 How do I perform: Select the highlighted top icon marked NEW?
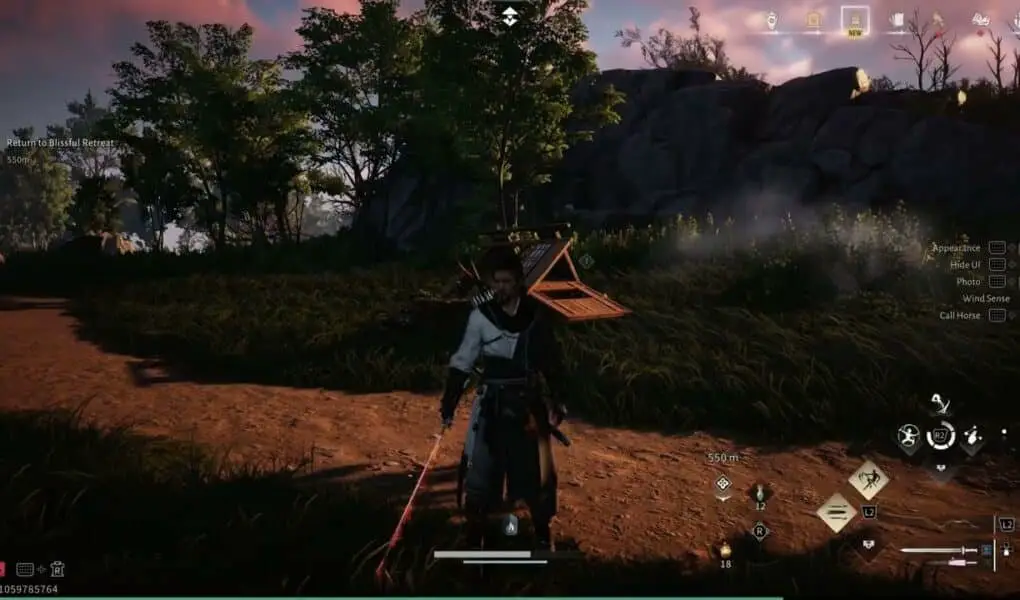854,20
